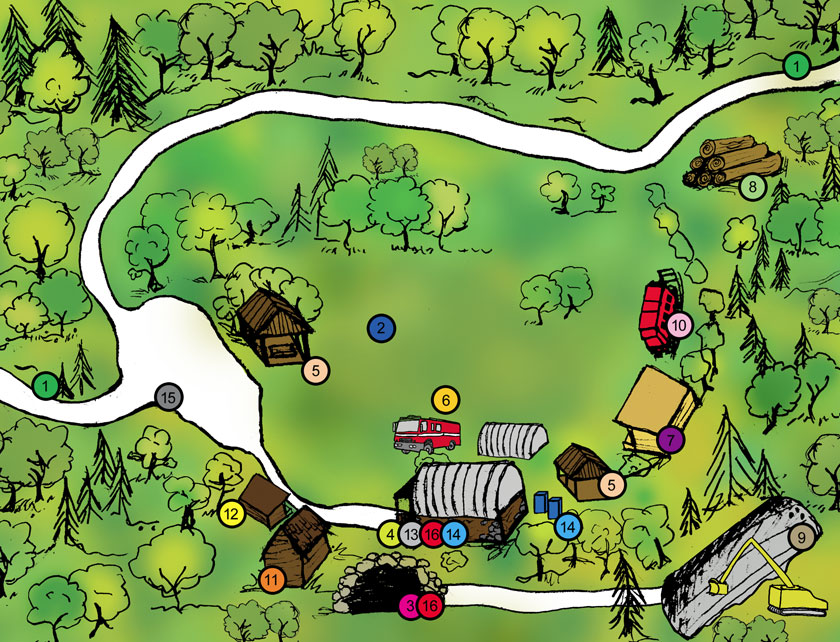
Task: Open the purple marker numbered 7
Action: [x=670, y=438]
